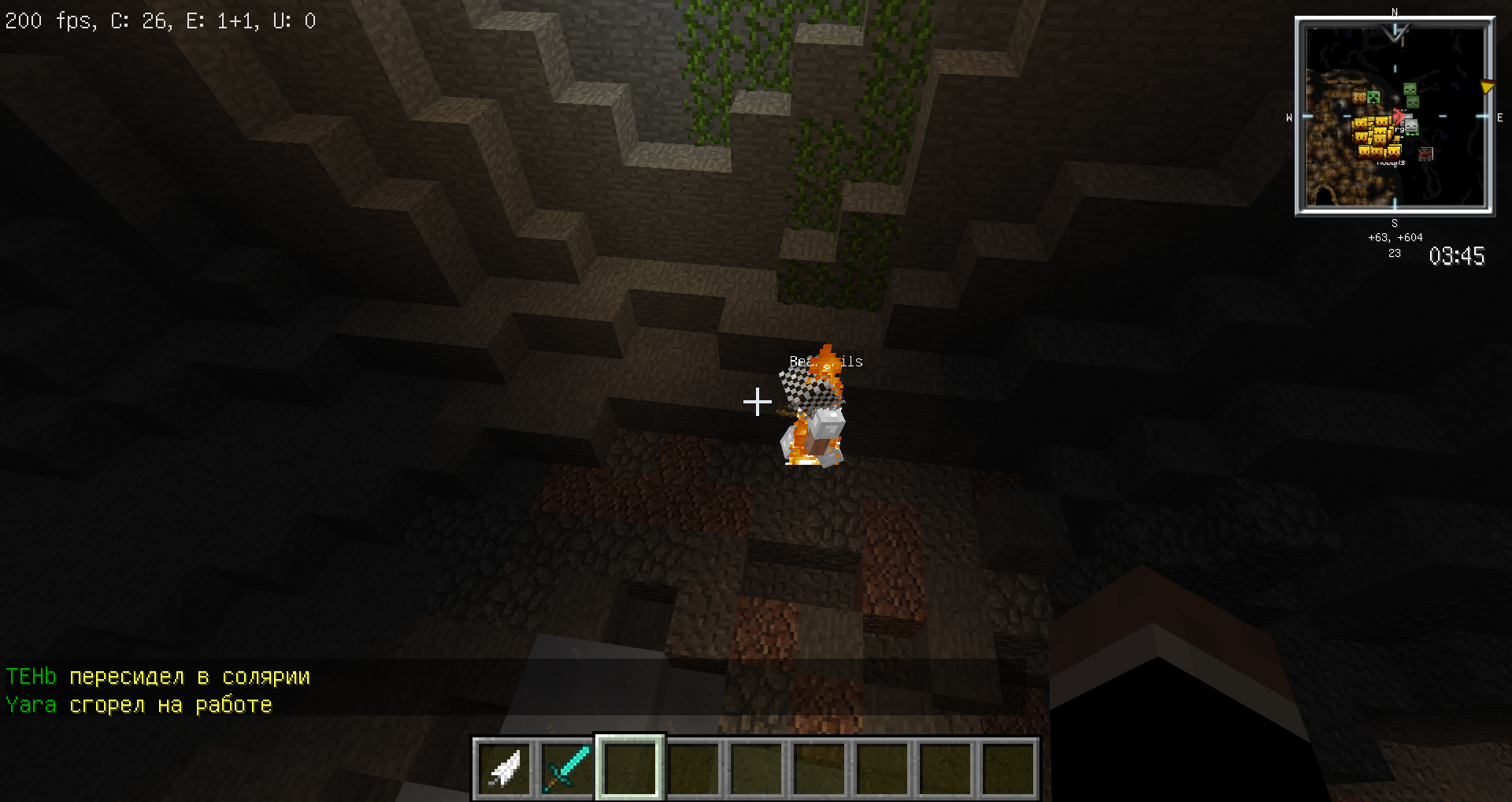Click the minimap in the corner
This screenshot has width=1512, height=802.
pos(1395,117)
